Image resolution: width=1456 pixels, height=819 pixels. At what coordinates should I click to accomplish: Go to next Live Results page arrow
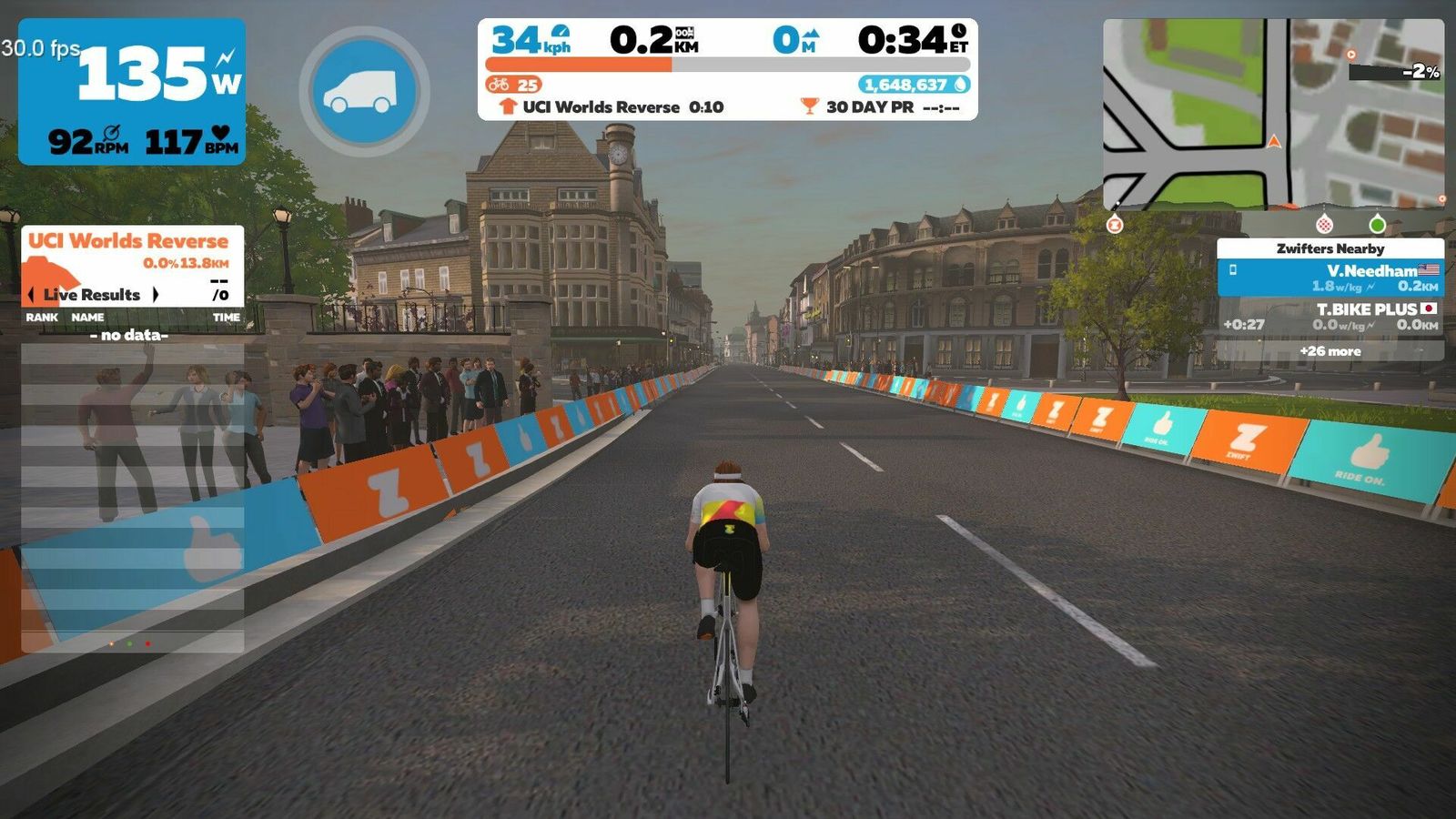(156, 295)
